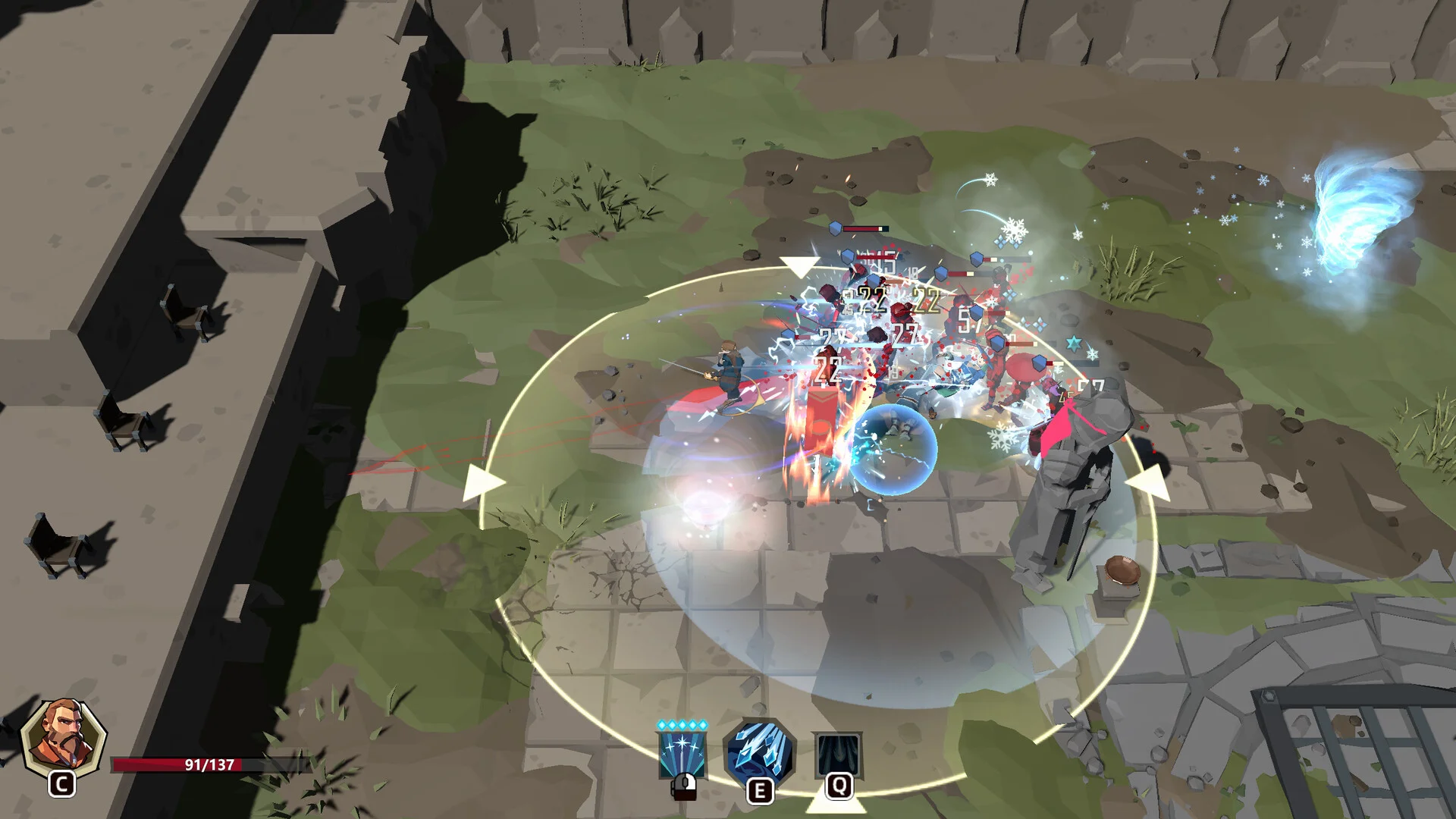
Task: Select the dark cooldown ability slot
Action: click(838, 754)
